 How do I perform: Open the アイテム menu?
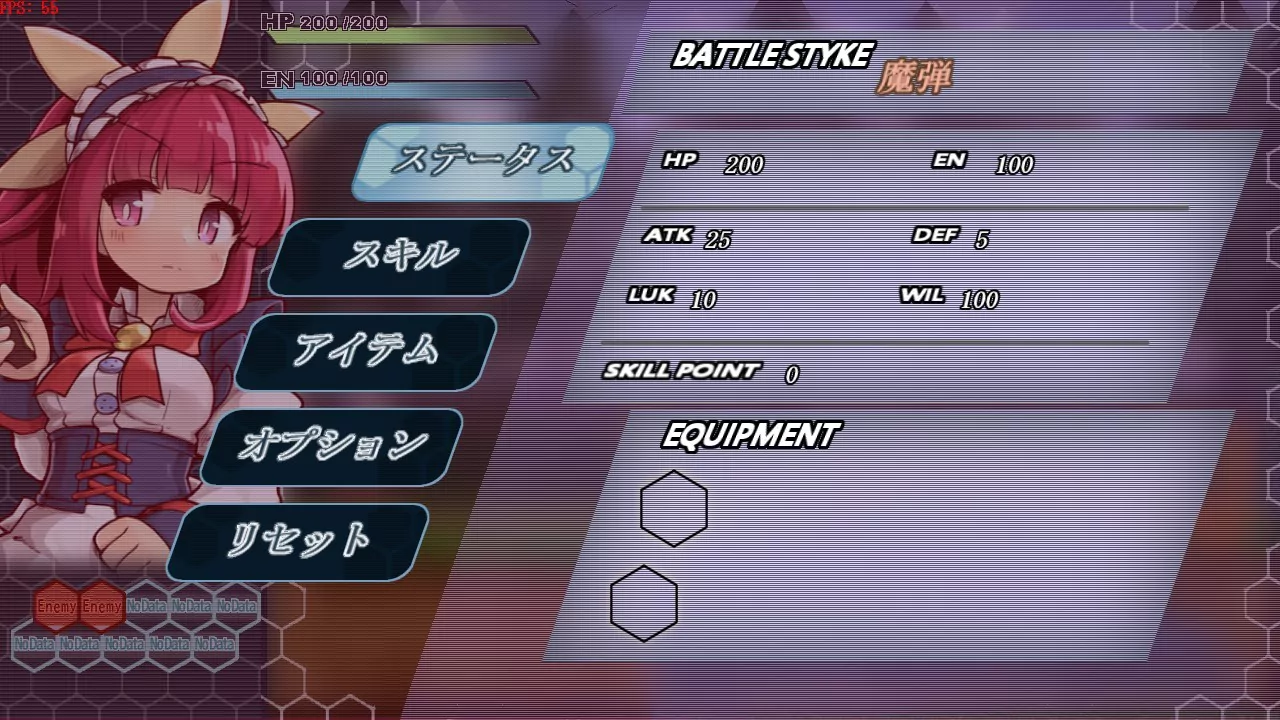click(x=372, y=350)
